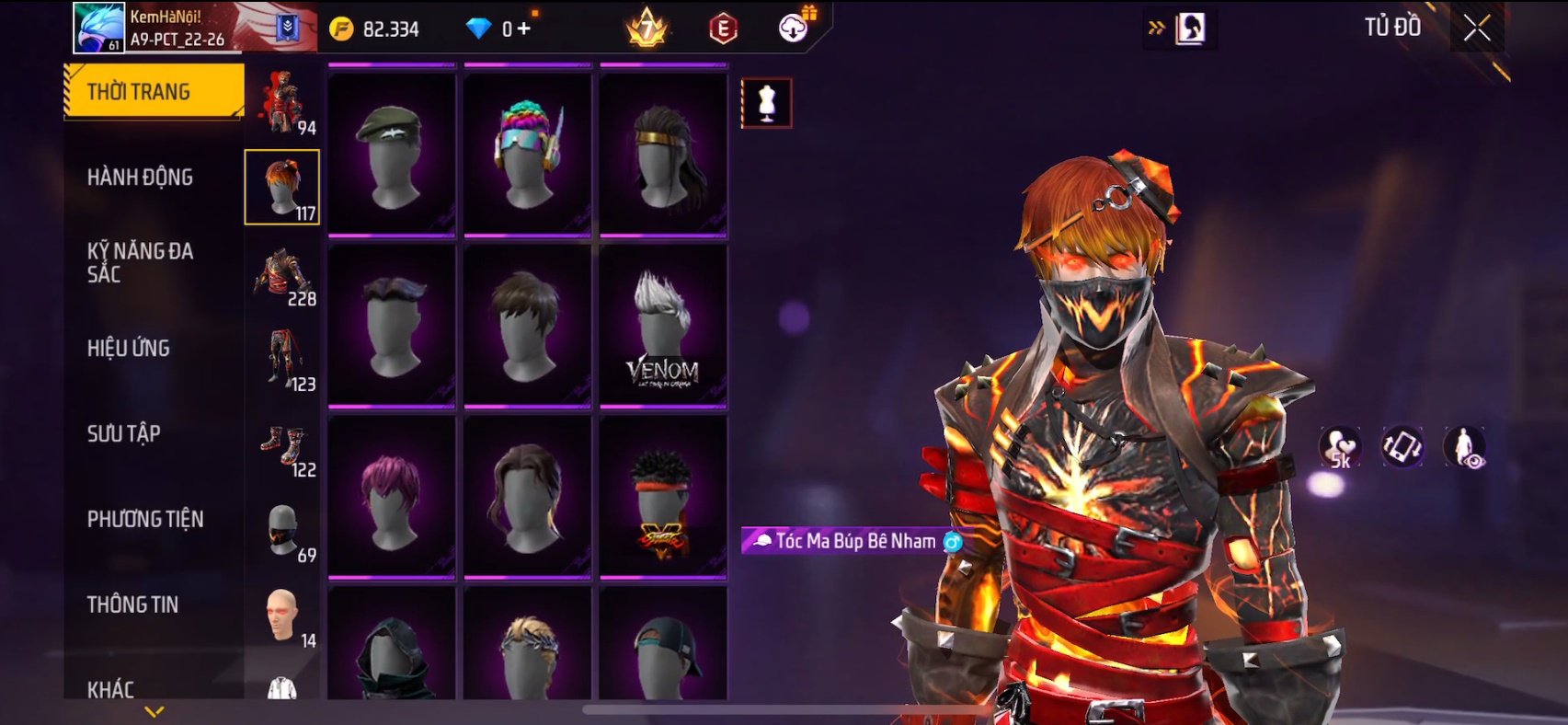Select the purple hair item
This screenshot has width=1568, height=725.
coord(392,497)
